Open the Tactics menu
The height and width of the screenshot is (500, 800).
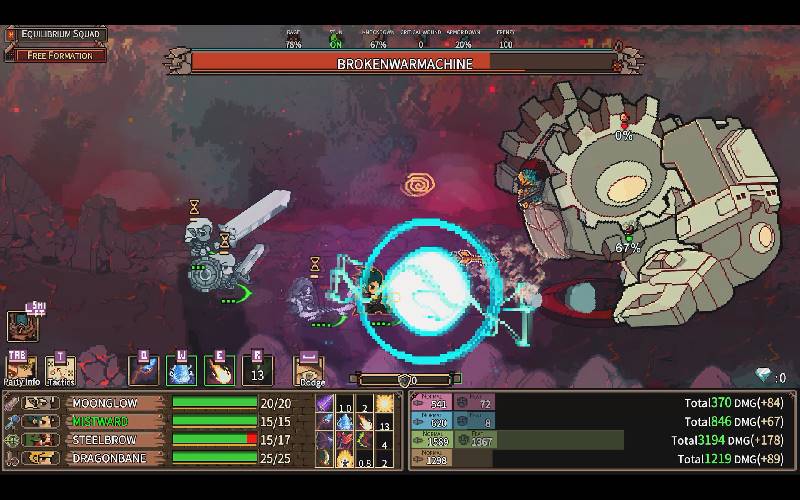pyautogui.click(x=60, y=370)
